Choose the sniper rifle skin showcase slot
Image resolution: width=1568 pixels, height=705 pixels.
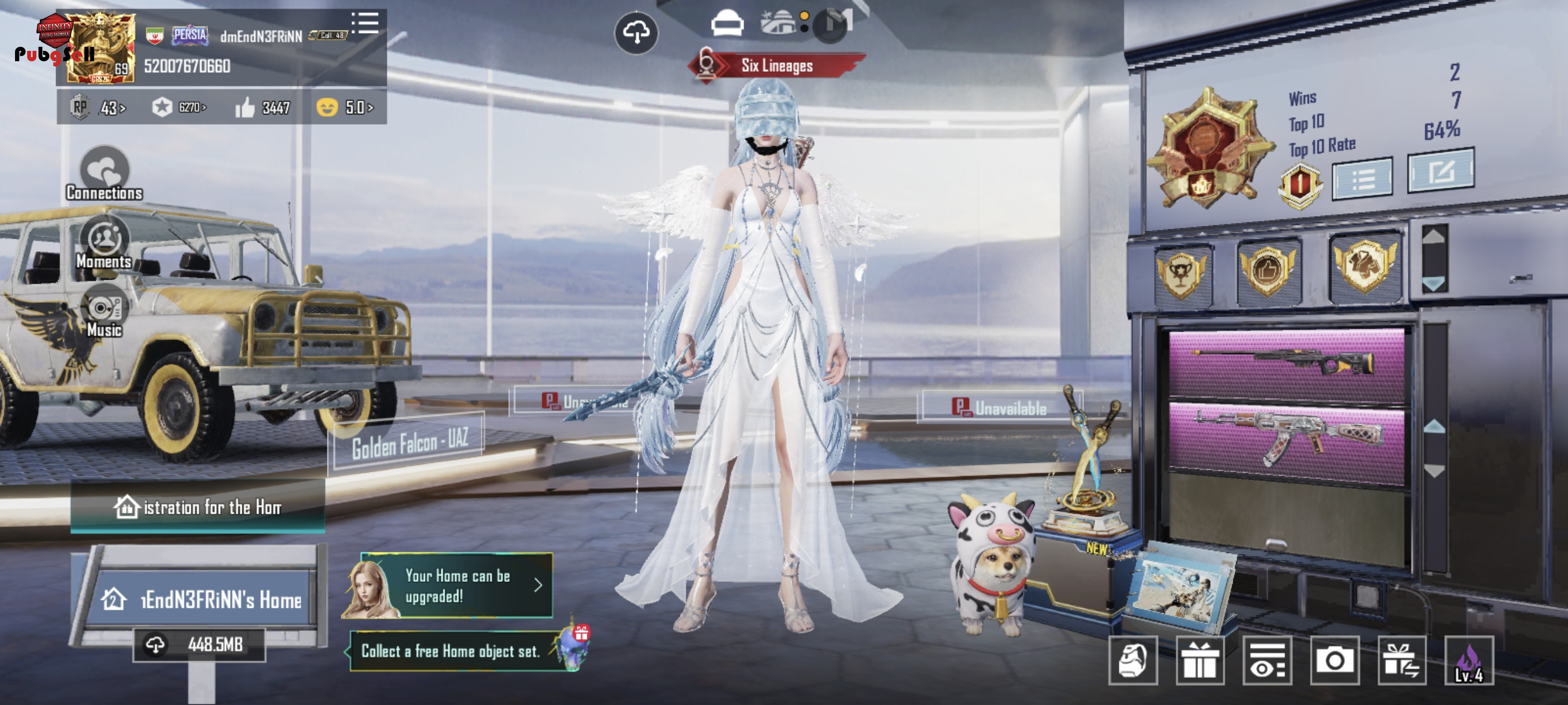coord(1286,363)
